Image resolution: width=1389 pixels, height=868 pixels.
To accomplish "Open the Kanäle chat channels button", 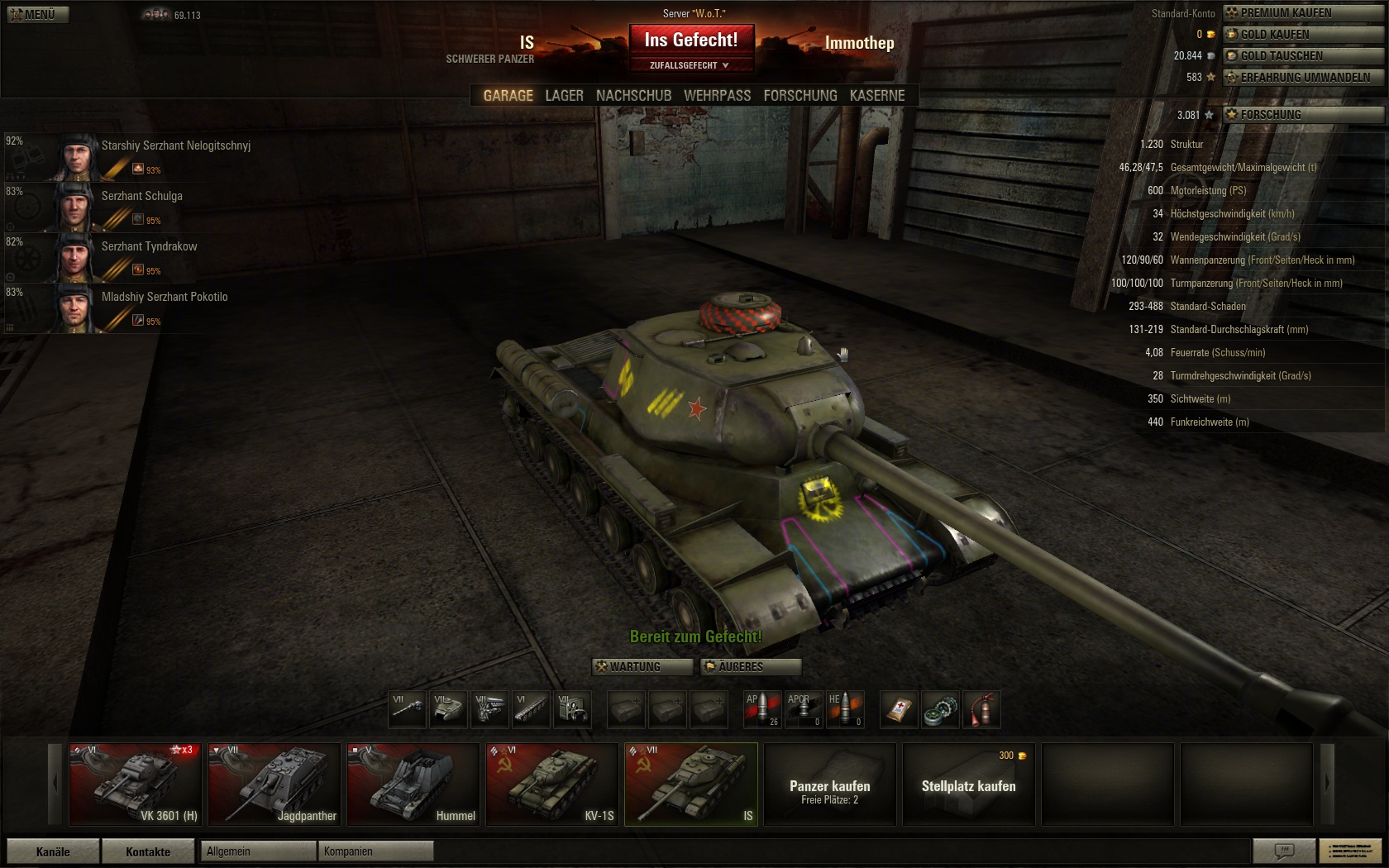I will point(53,851).
